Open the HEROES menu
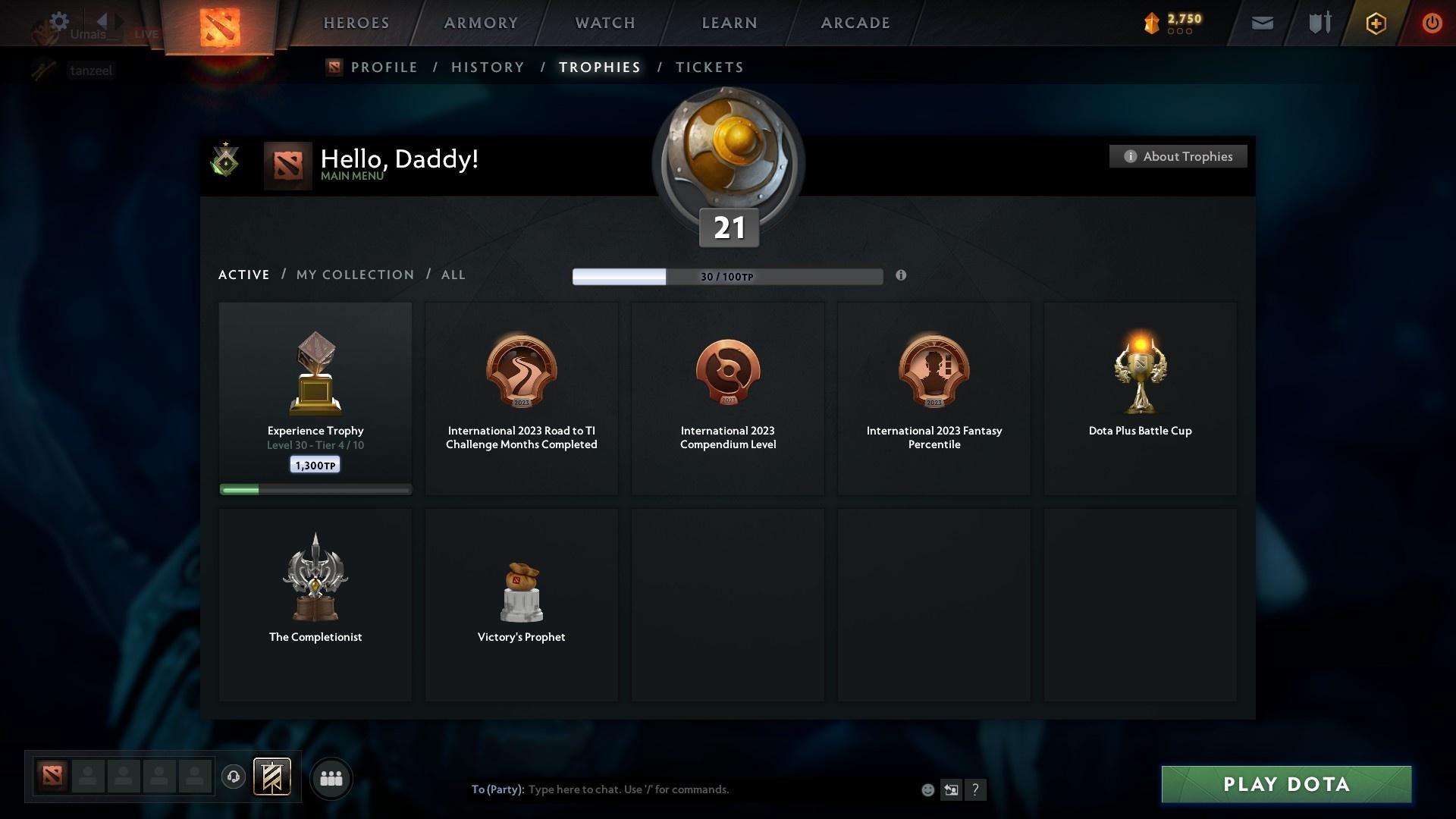1456x819 pixels. [356, 23]
